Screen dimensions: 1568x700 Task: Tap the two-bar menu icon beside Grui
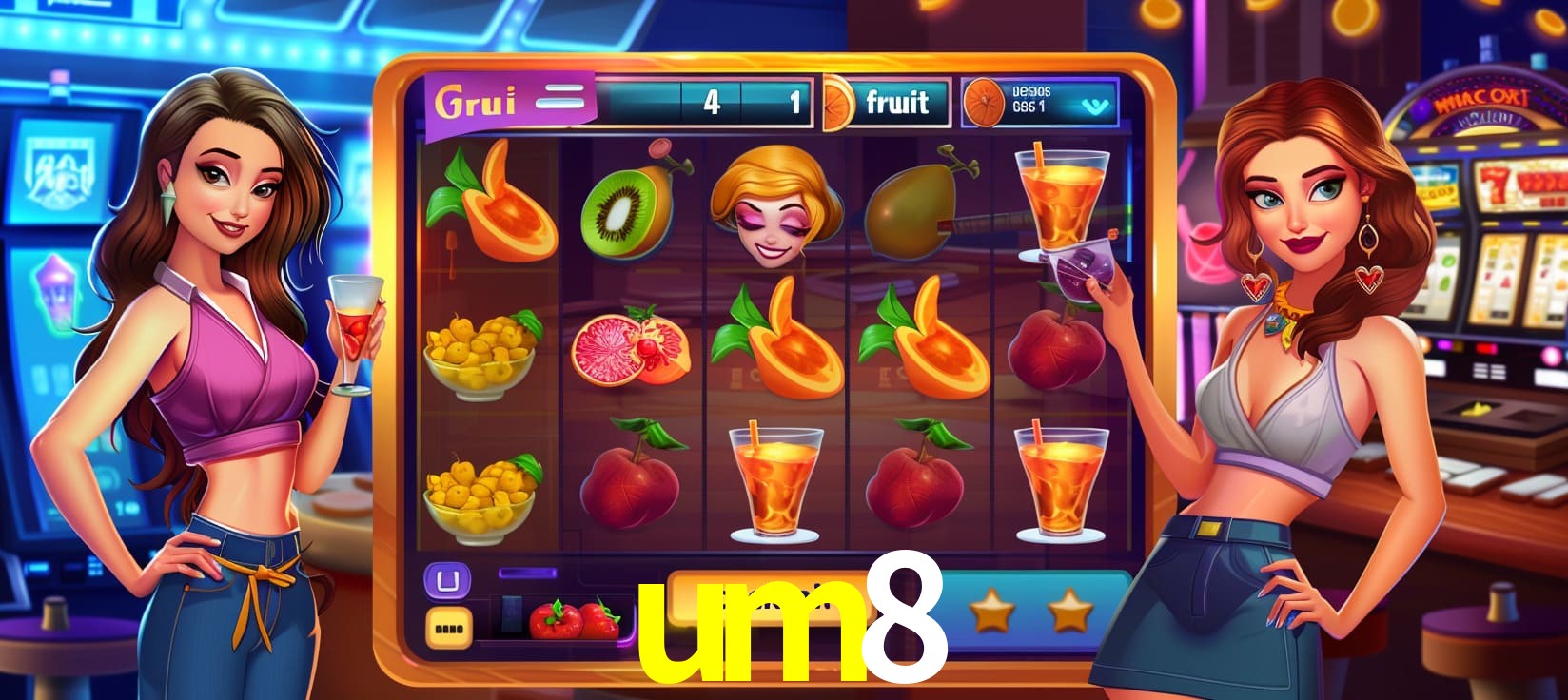tap(560, 98)
